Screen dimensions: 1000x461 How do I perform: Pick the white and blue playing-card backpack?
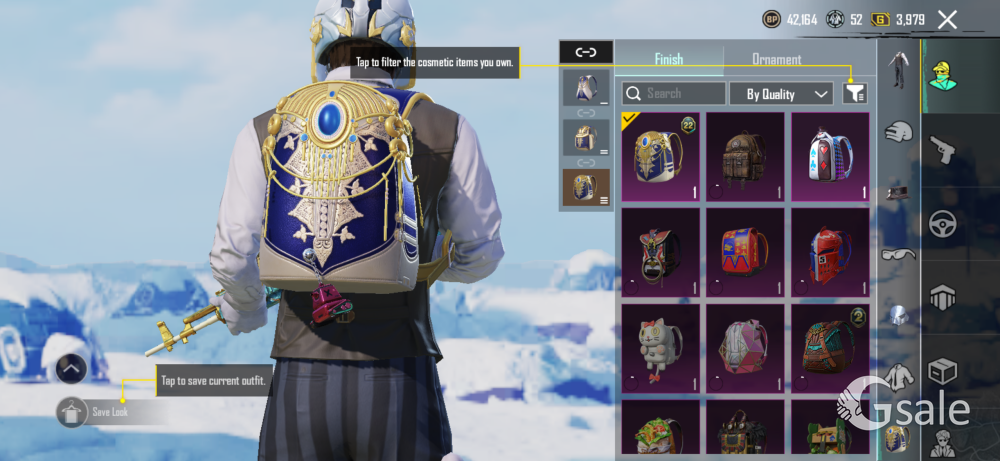click(x=829, y=156)
